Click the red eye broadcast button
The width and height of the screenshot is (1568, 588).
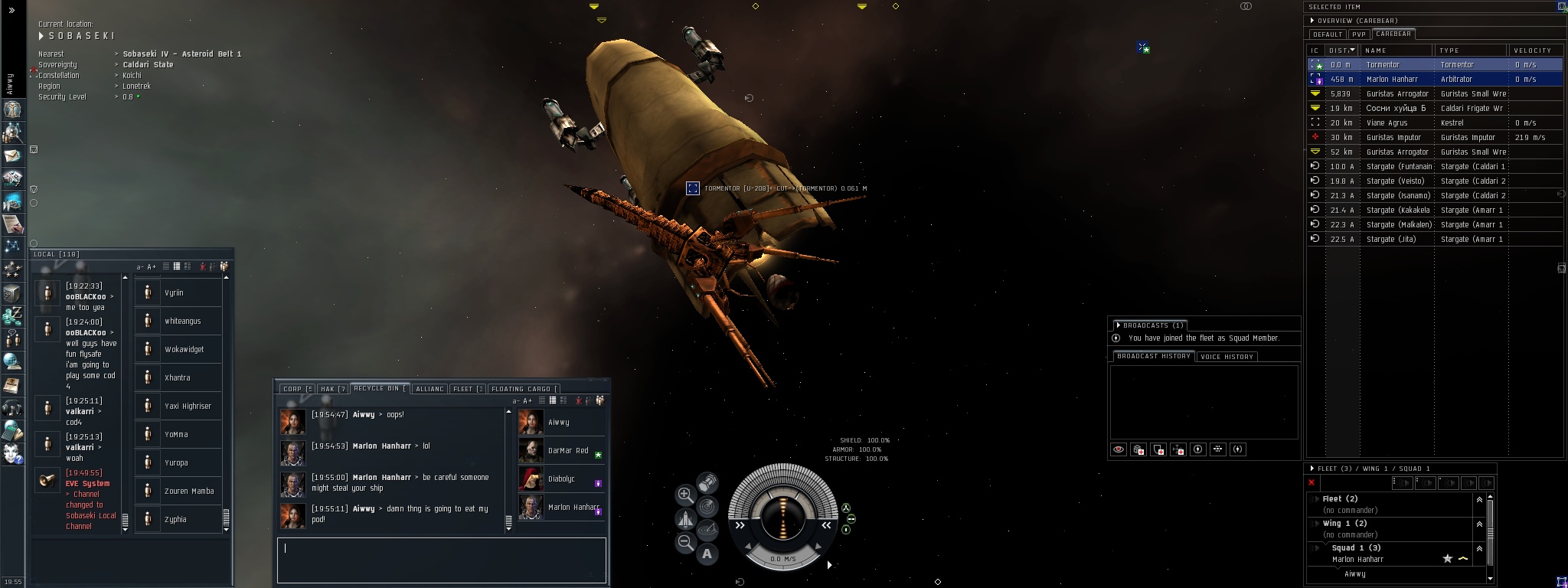1119,449
